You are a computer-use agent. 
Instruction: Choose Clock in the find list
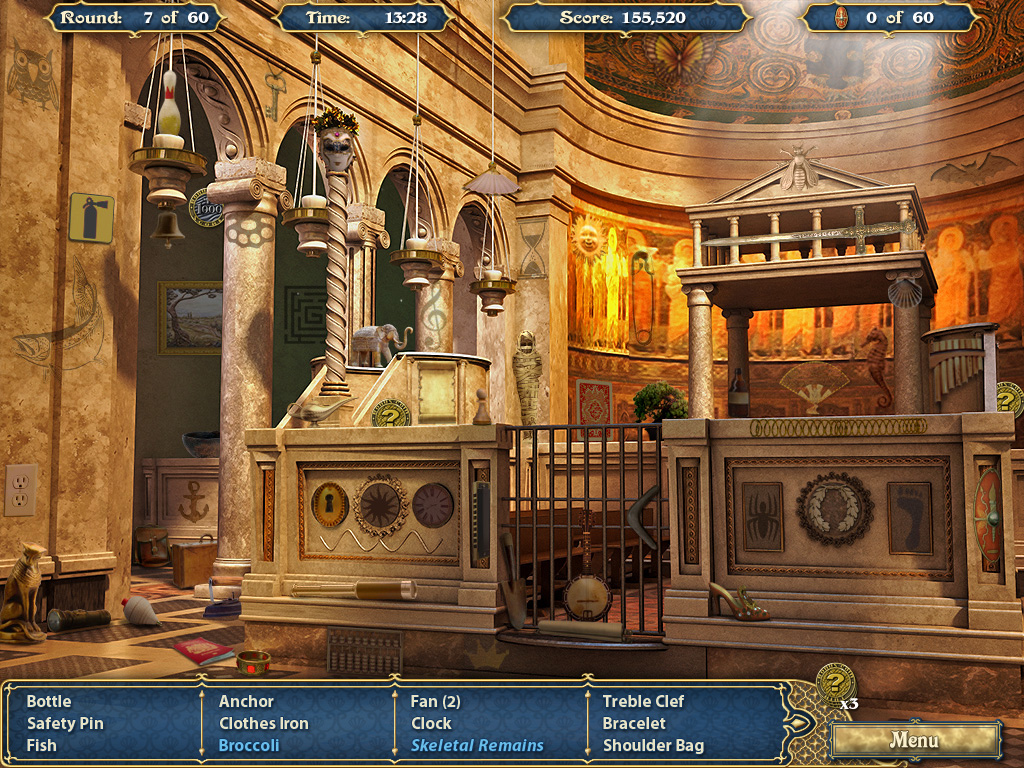(x=431, y=723)
